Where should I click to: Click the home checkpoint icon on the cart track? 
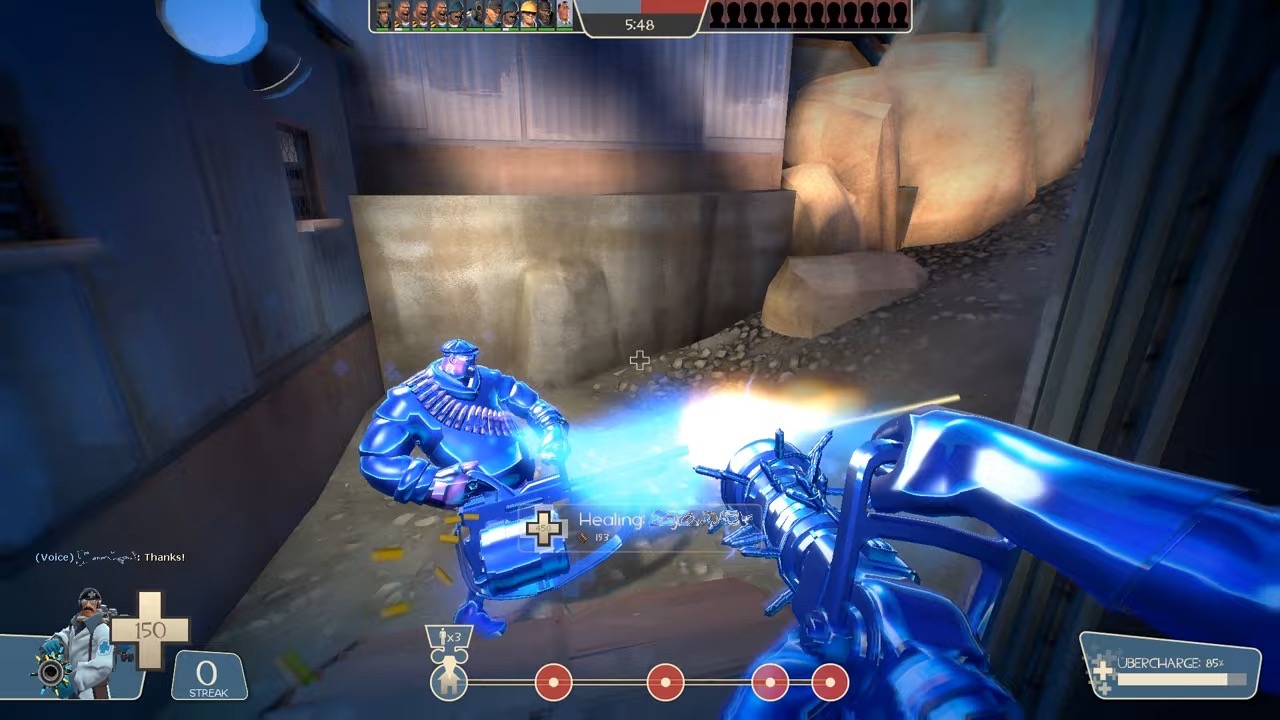click(x=447, y=683)
